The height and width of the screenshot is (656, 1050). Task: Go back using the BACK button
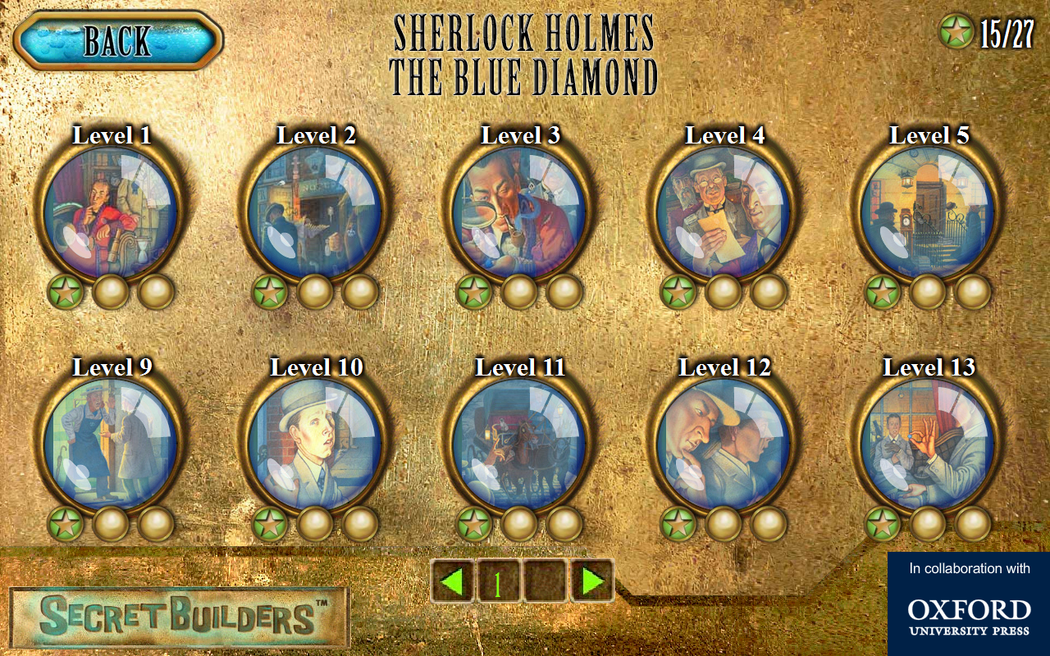[x=118, y=41]
